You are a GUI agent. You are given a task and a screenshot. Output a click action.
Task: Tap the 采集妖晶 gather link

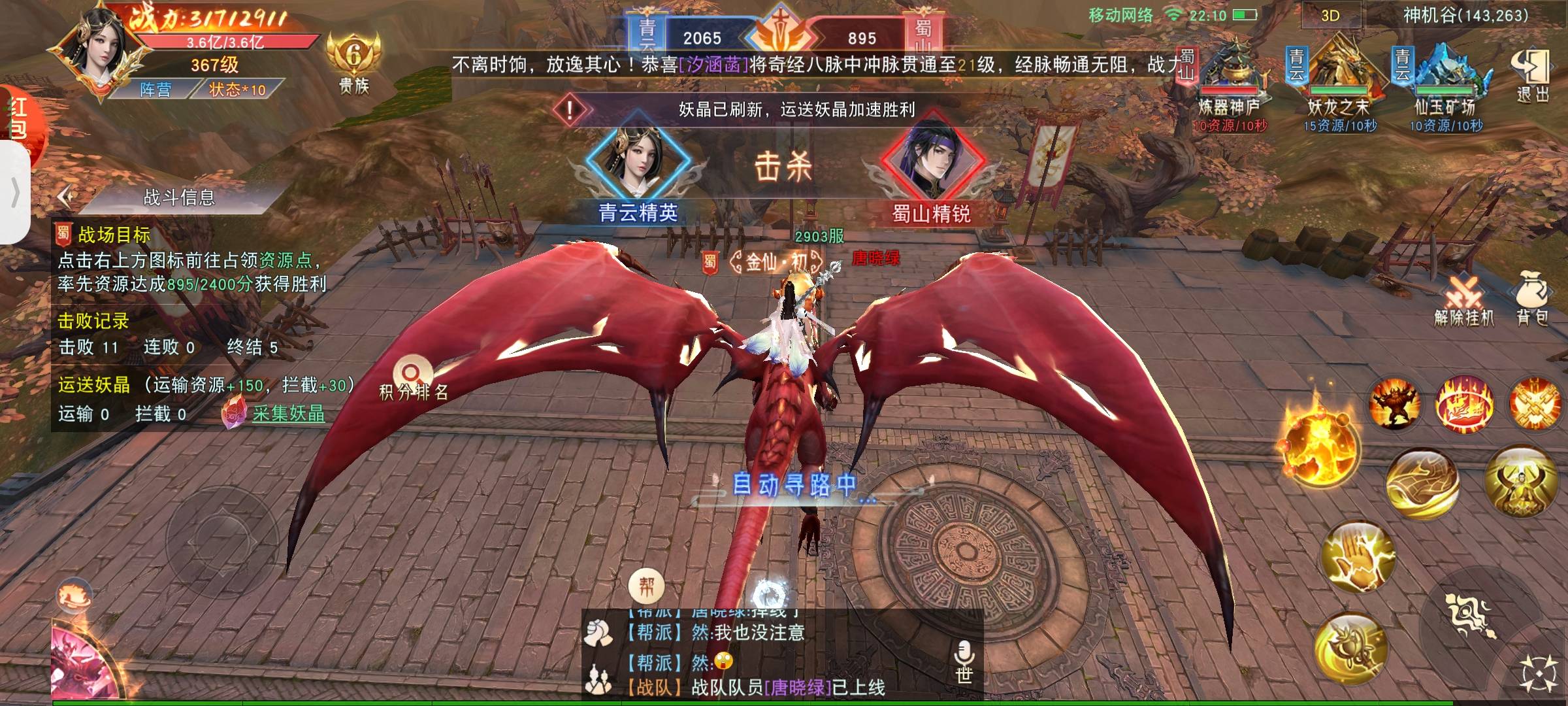pyautogui.click(x=288, y=414)
